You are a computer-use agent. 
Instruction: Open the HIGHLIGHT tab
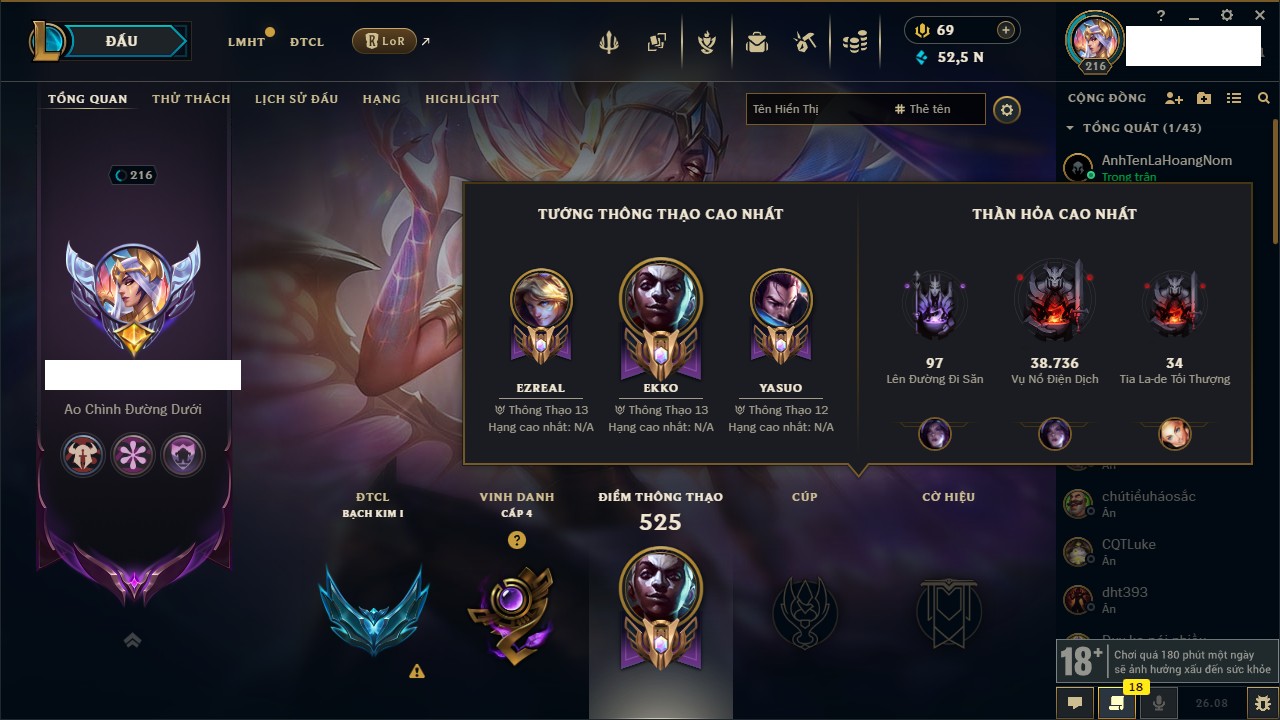click(462, 99)
